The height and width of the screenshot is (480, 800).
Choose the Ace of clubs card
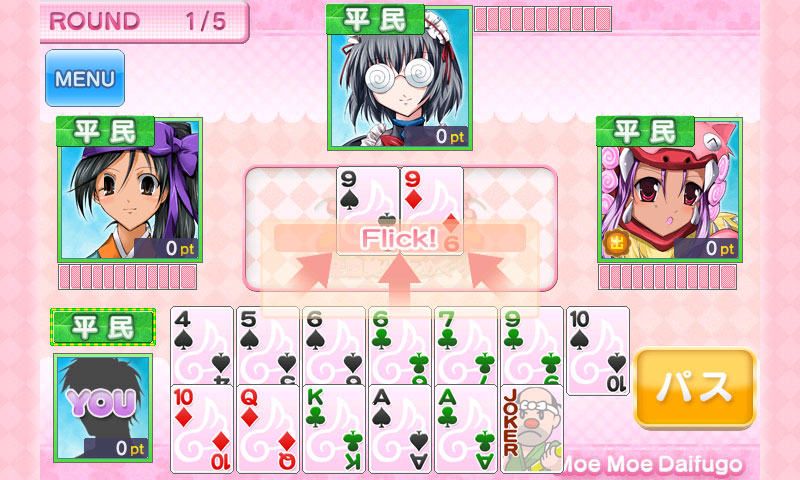click(465, 430)
